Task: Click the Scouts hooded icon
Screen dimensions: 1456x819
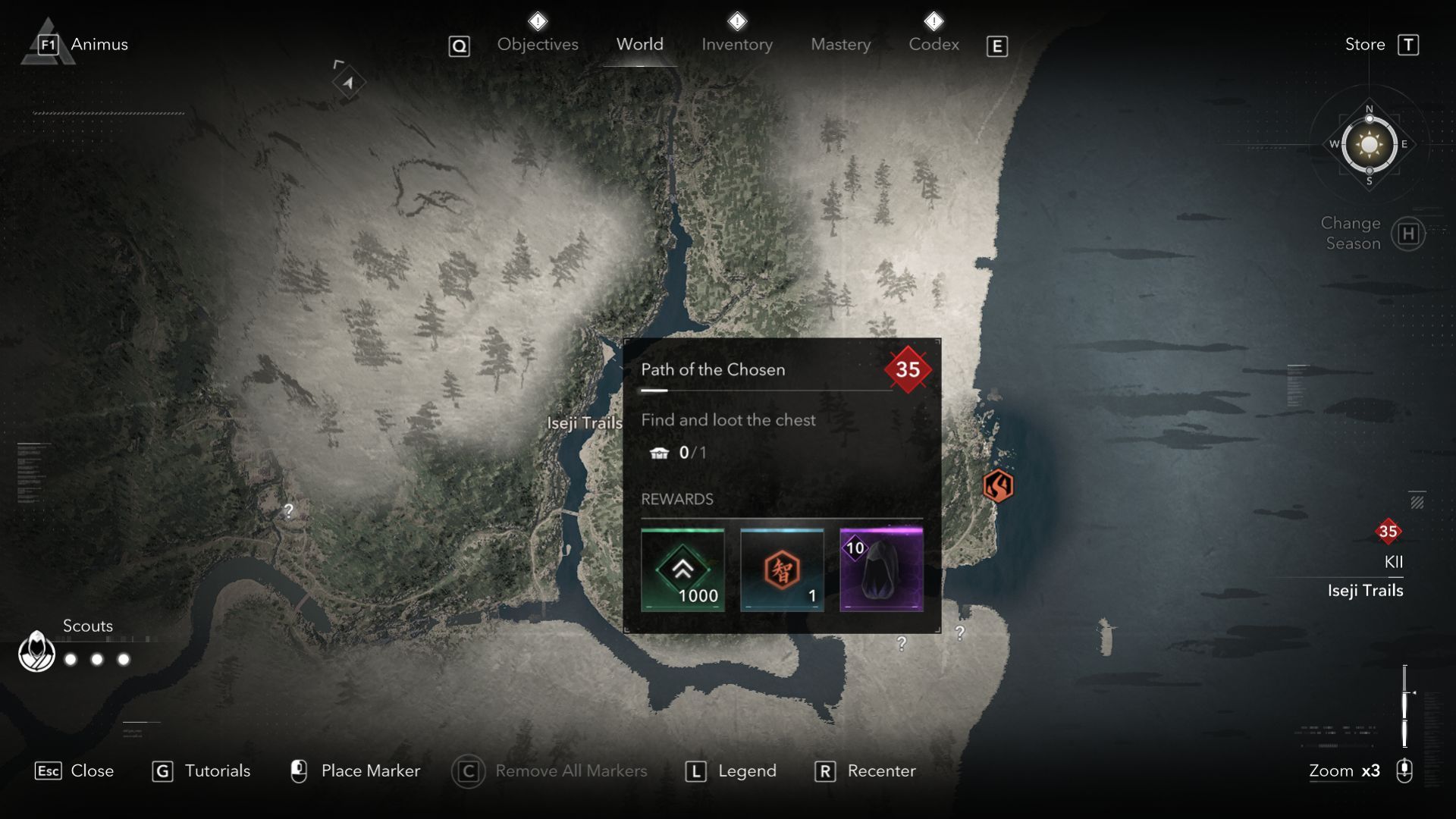Action: pyautogui.click(x=36, y=651)
